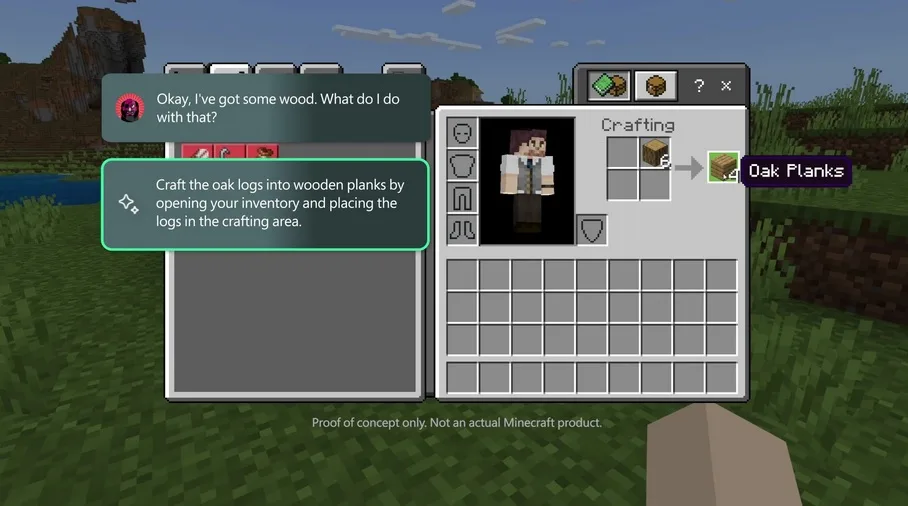Image resolution: width=908 pixels, height=506 pixels.
Task: Take the Oak Planks from the output slot
Action: click(x=723, y=167)
